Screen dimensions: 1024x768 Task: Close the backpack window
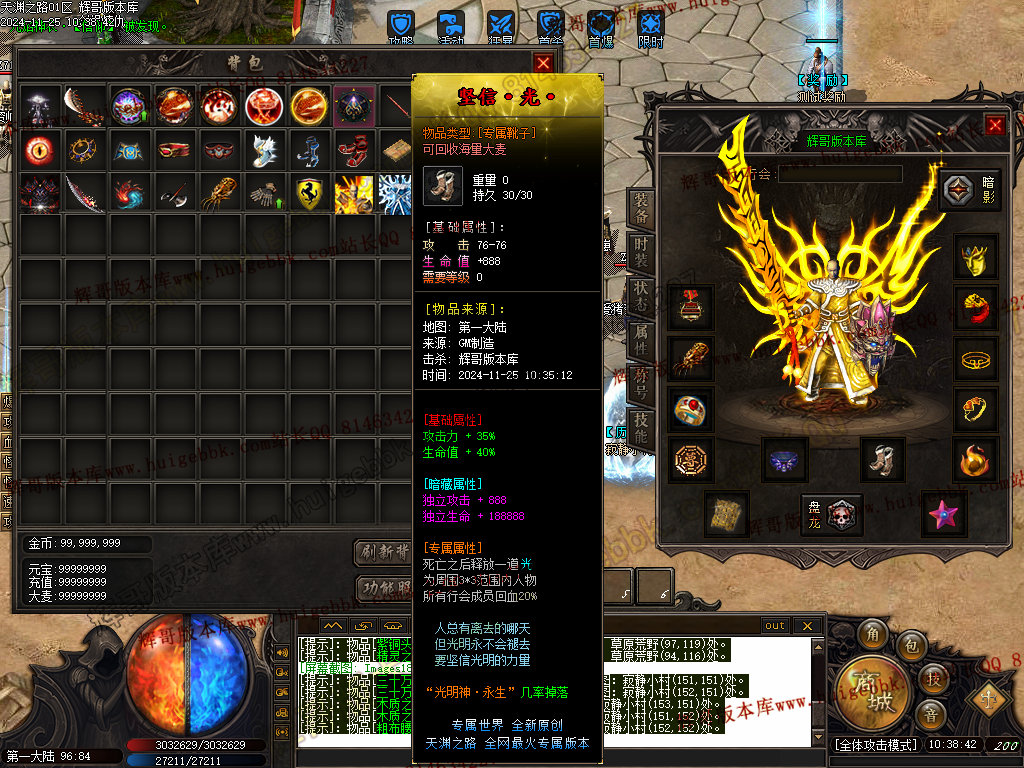543,63
